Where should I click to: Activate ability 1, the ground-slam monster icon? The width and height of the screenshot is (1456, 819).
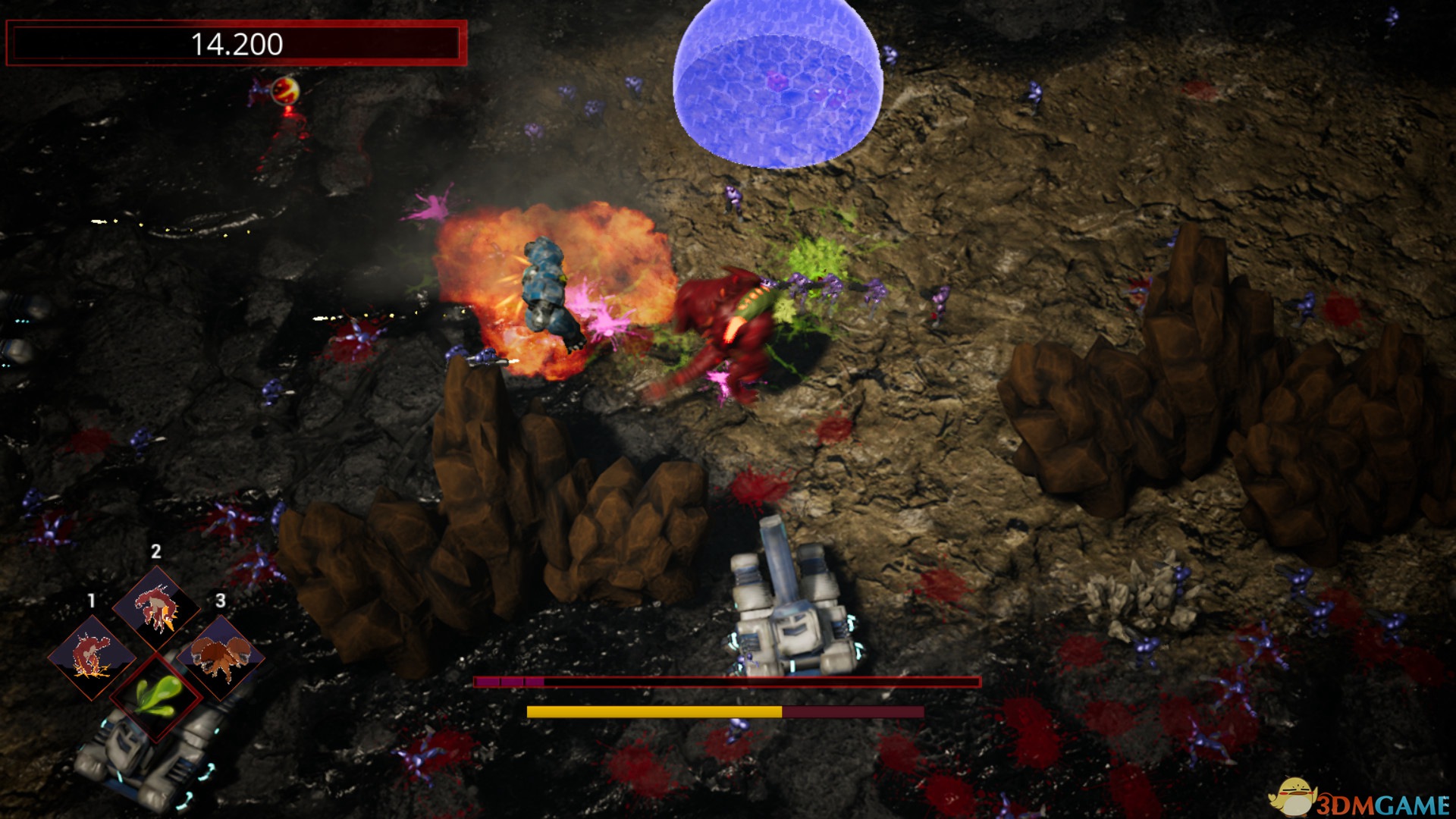(x=92, y=655)
